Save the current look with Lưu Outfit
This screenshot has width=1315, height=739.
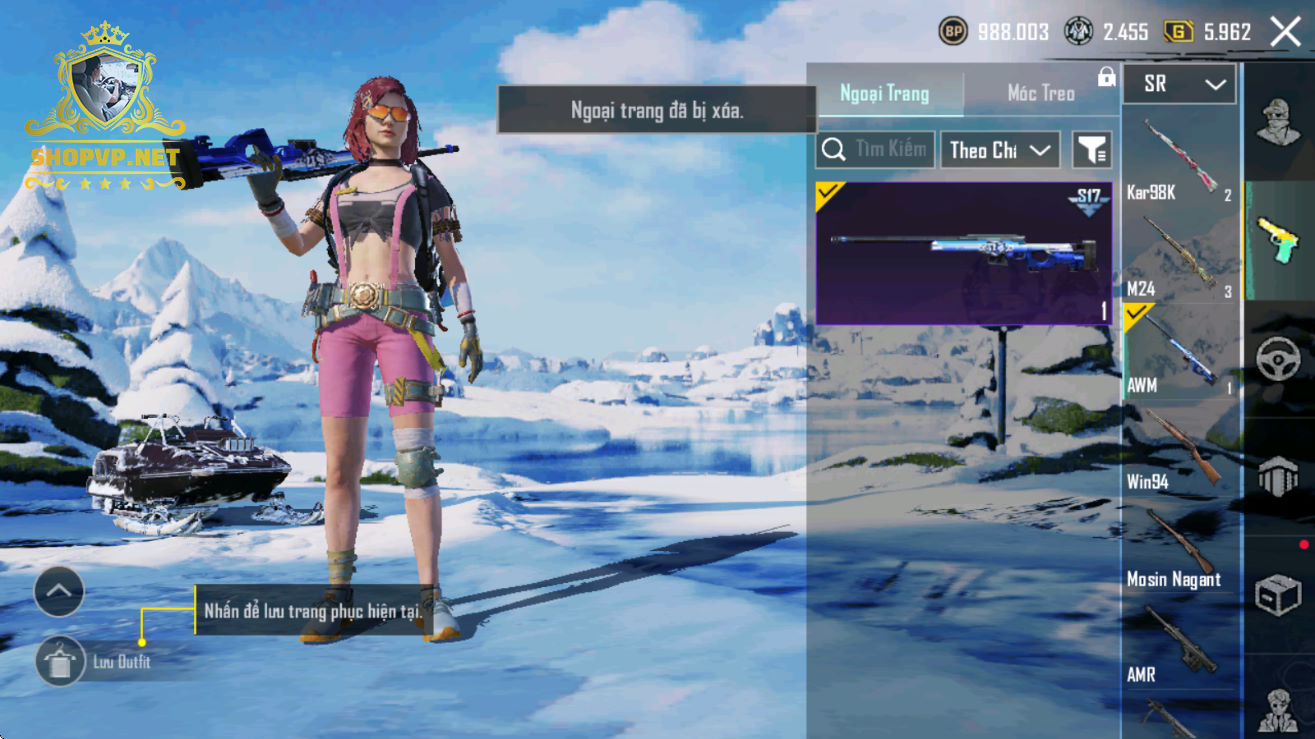(61, 661)
